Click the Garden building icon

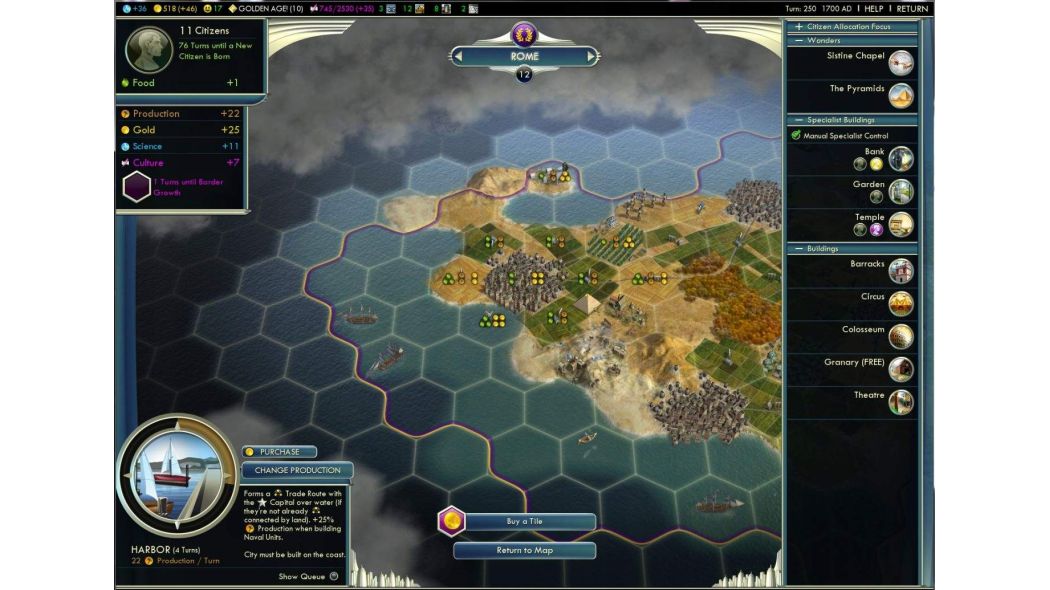pyautogui.click(x=901, y=191)
